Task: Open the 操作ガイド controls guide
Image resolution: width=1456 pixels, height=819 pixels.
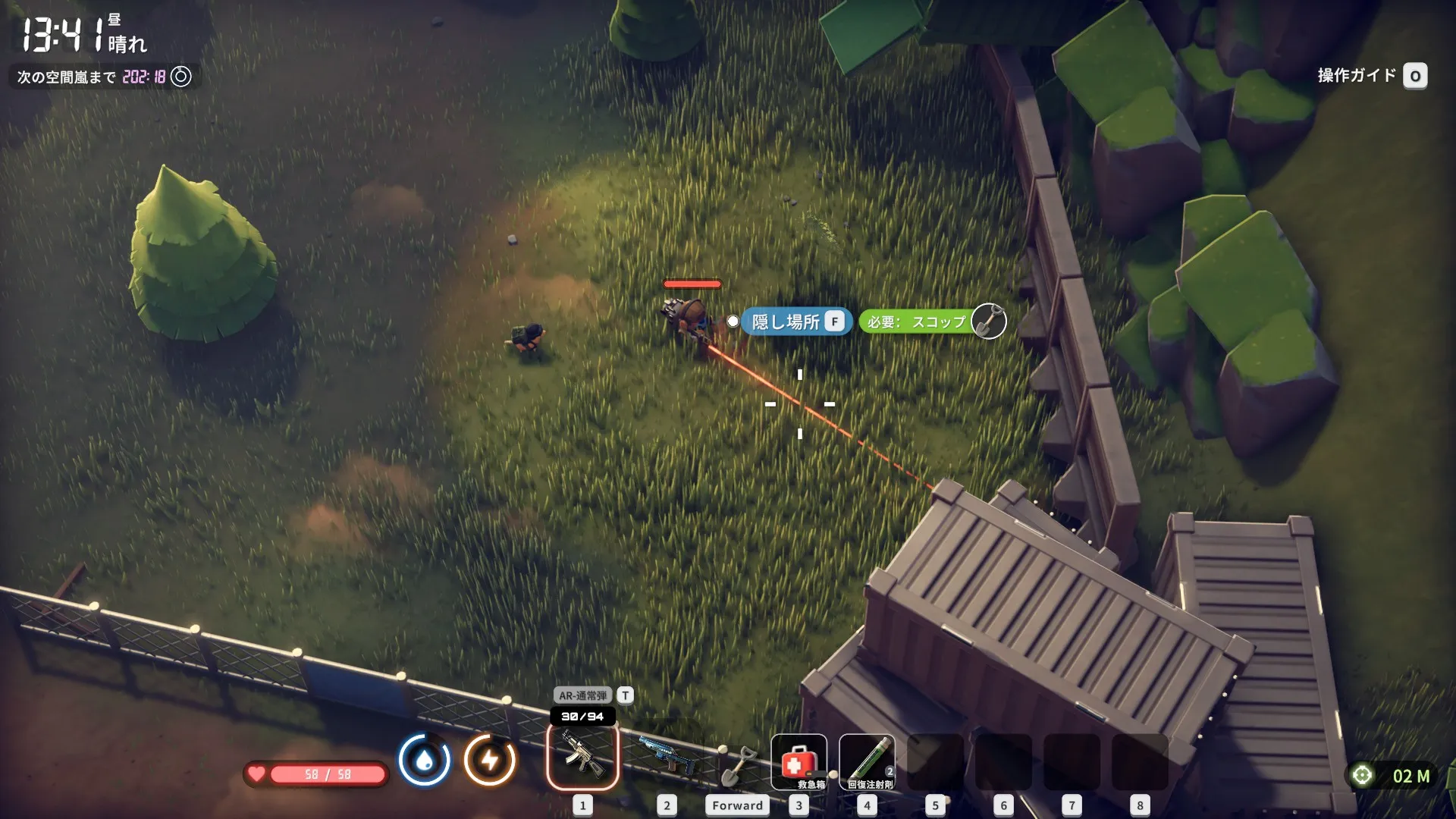Action: pos(1372,76)
